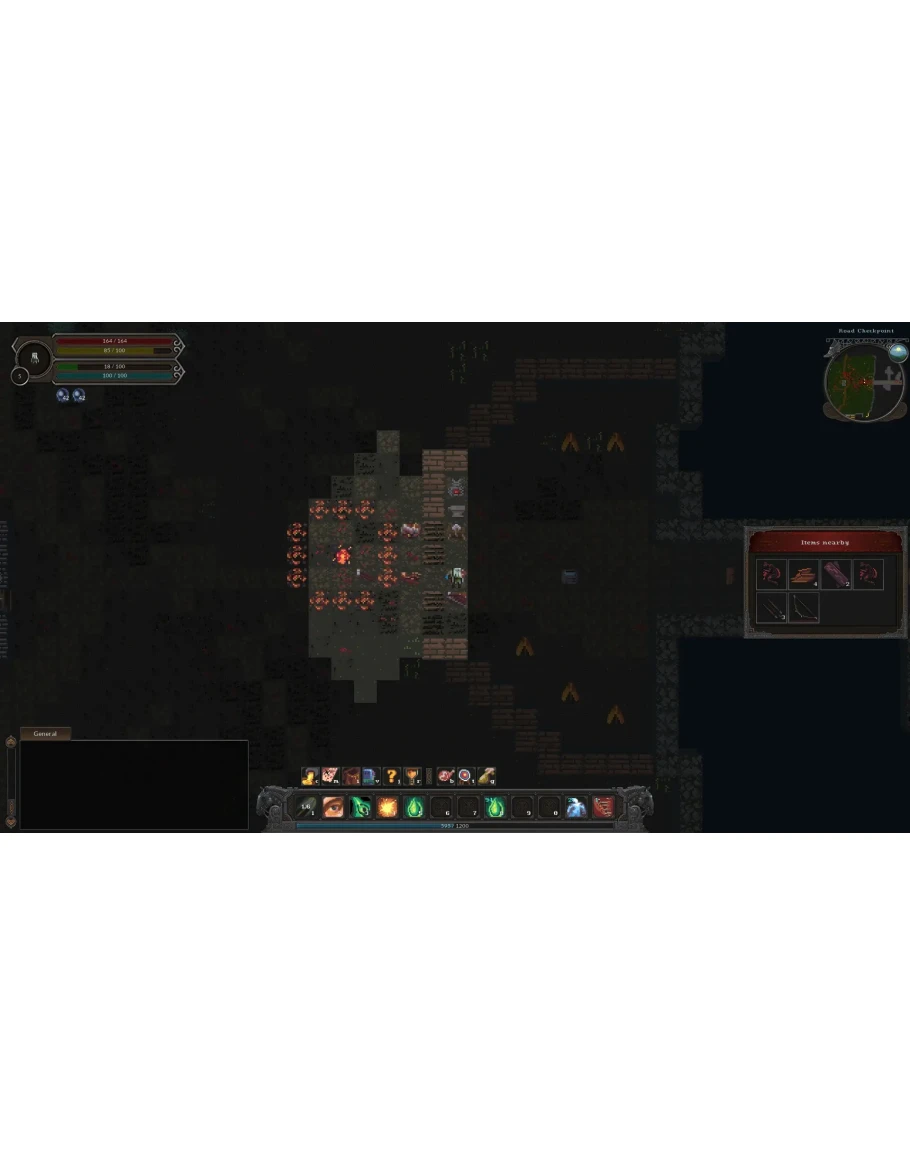Click the circular minimap
The image size is (910, 1155).
(858, 384)
